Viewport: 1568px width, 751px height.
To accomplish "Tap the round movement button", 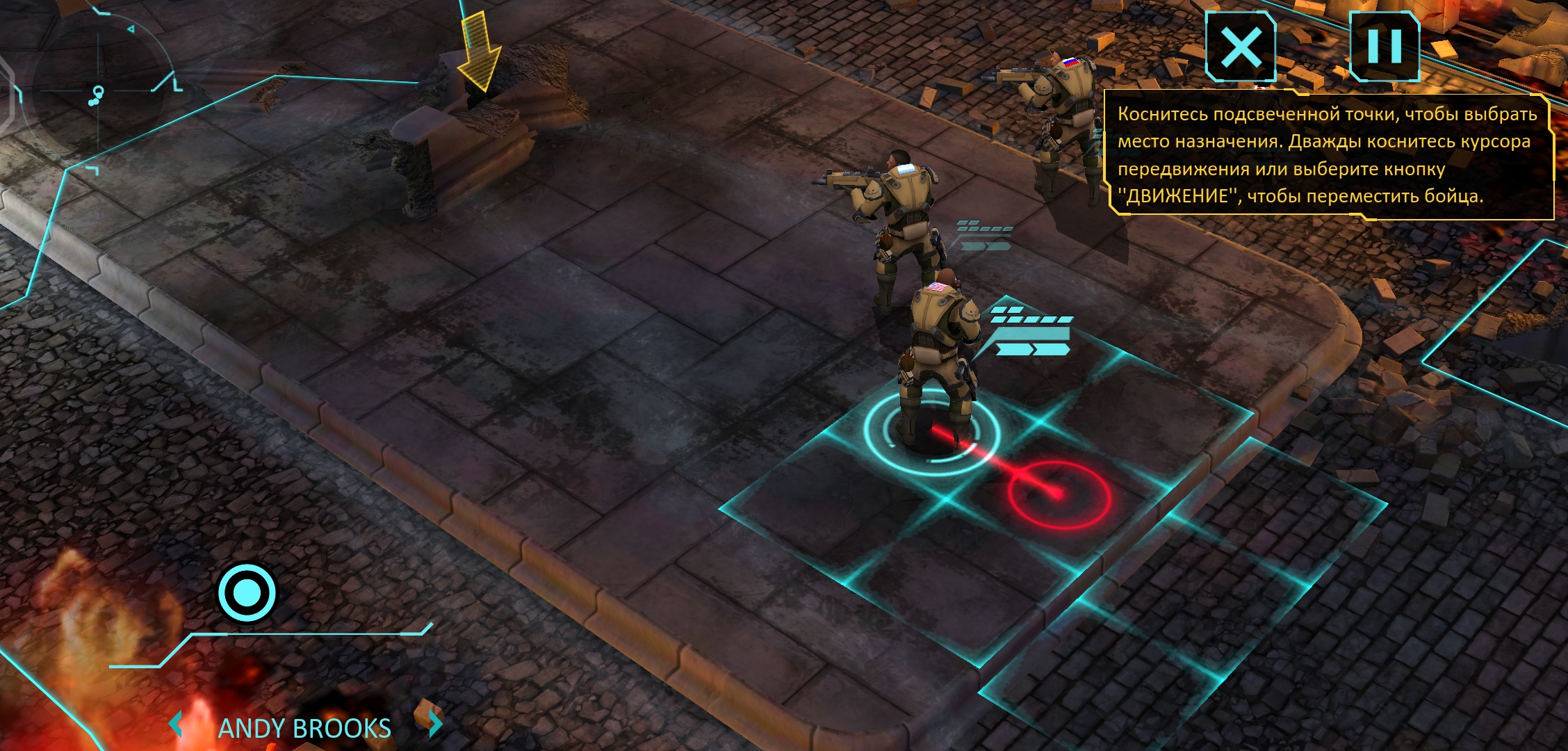I will coord(247,593).
